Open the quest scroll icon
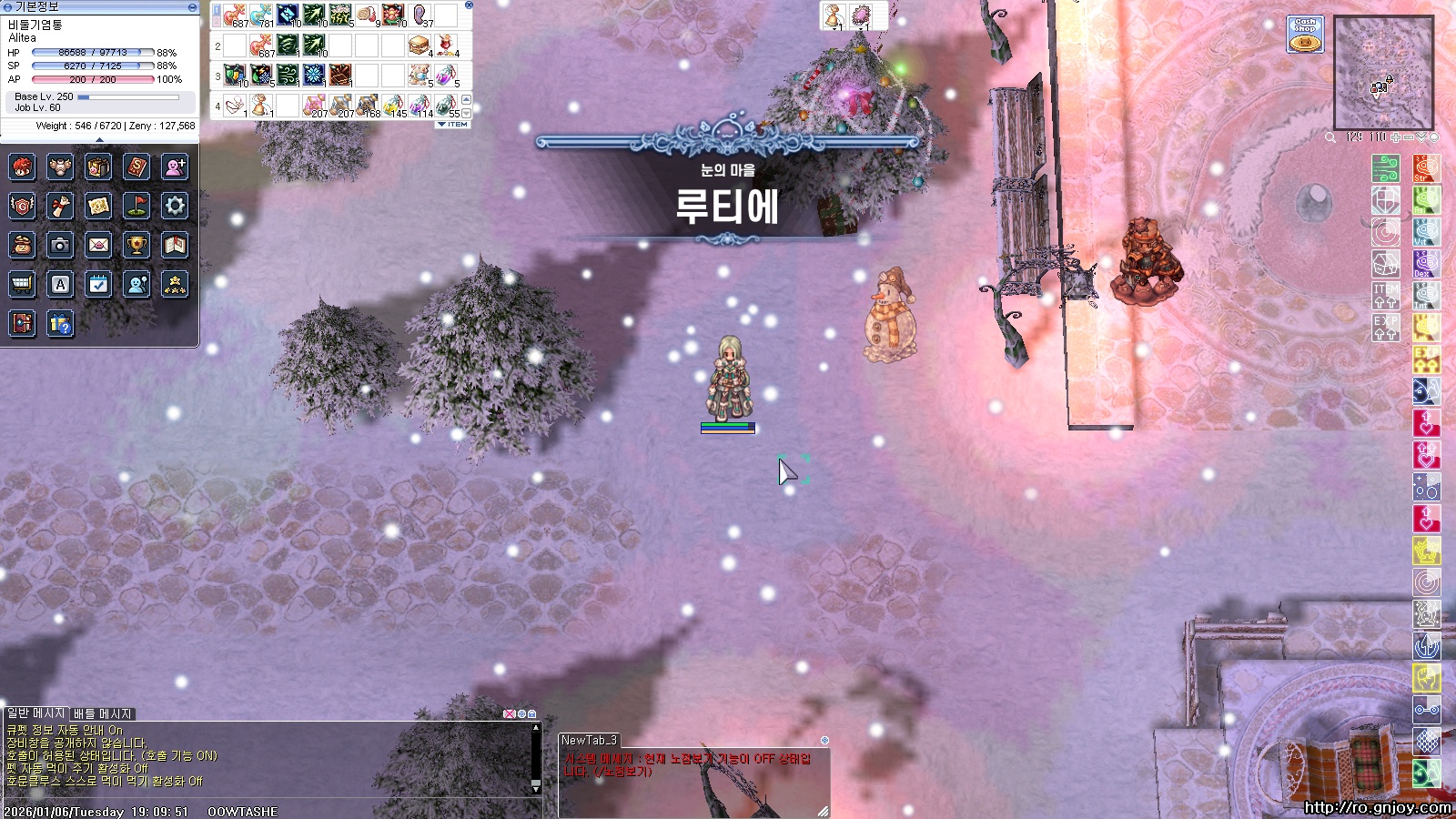This screenshot has height=819, width=1456. (60, 207)
